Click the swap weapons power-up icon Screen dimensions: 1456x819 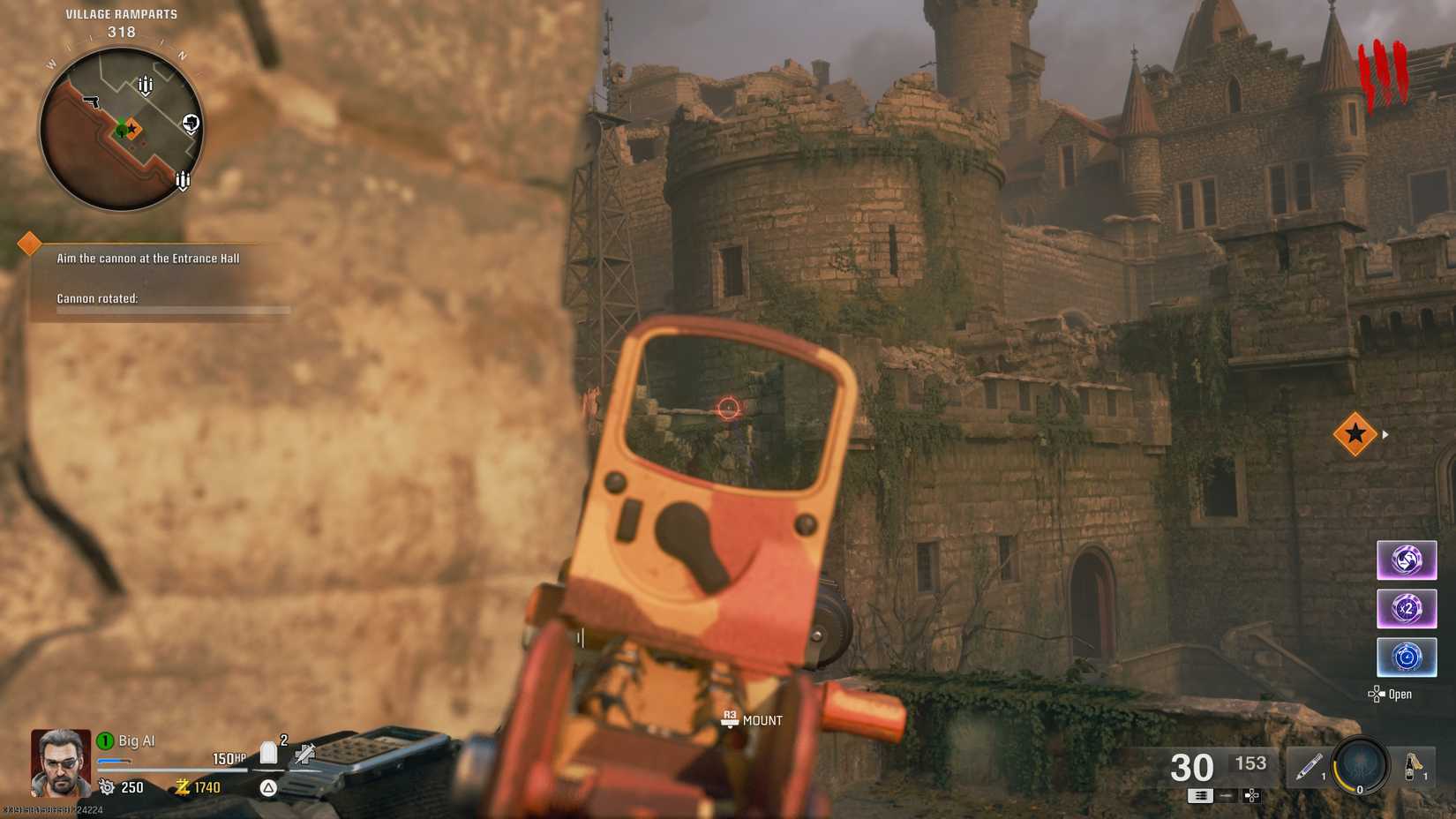(x=1406, y=560)
